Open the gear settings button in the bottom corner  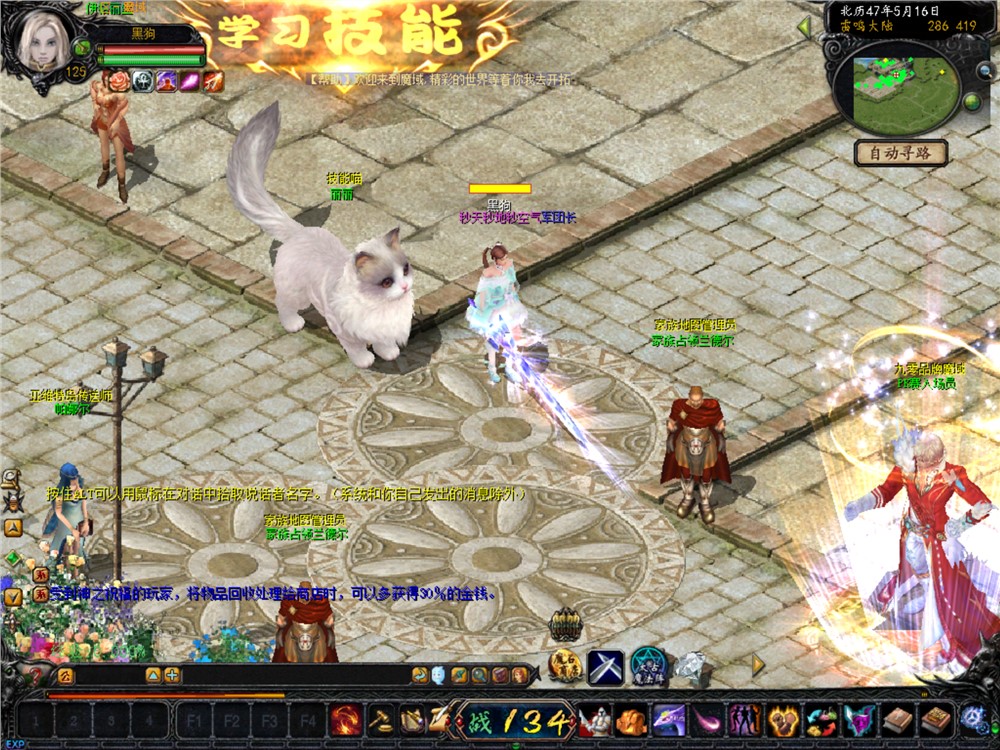click(972, 718)
